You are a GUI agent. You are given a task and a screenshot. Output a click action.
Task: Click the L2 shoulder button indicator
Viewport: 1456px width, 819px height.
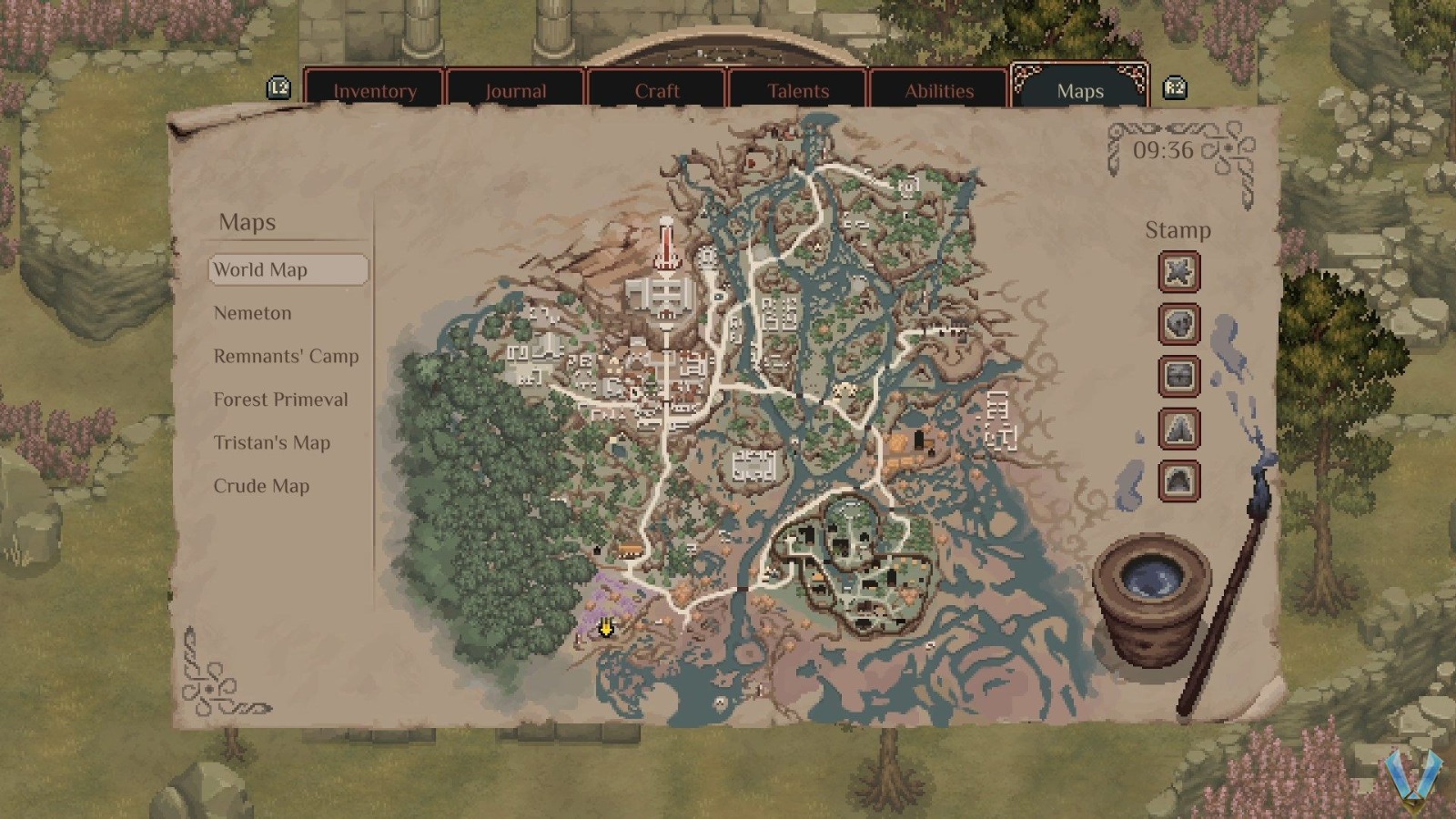280,87
